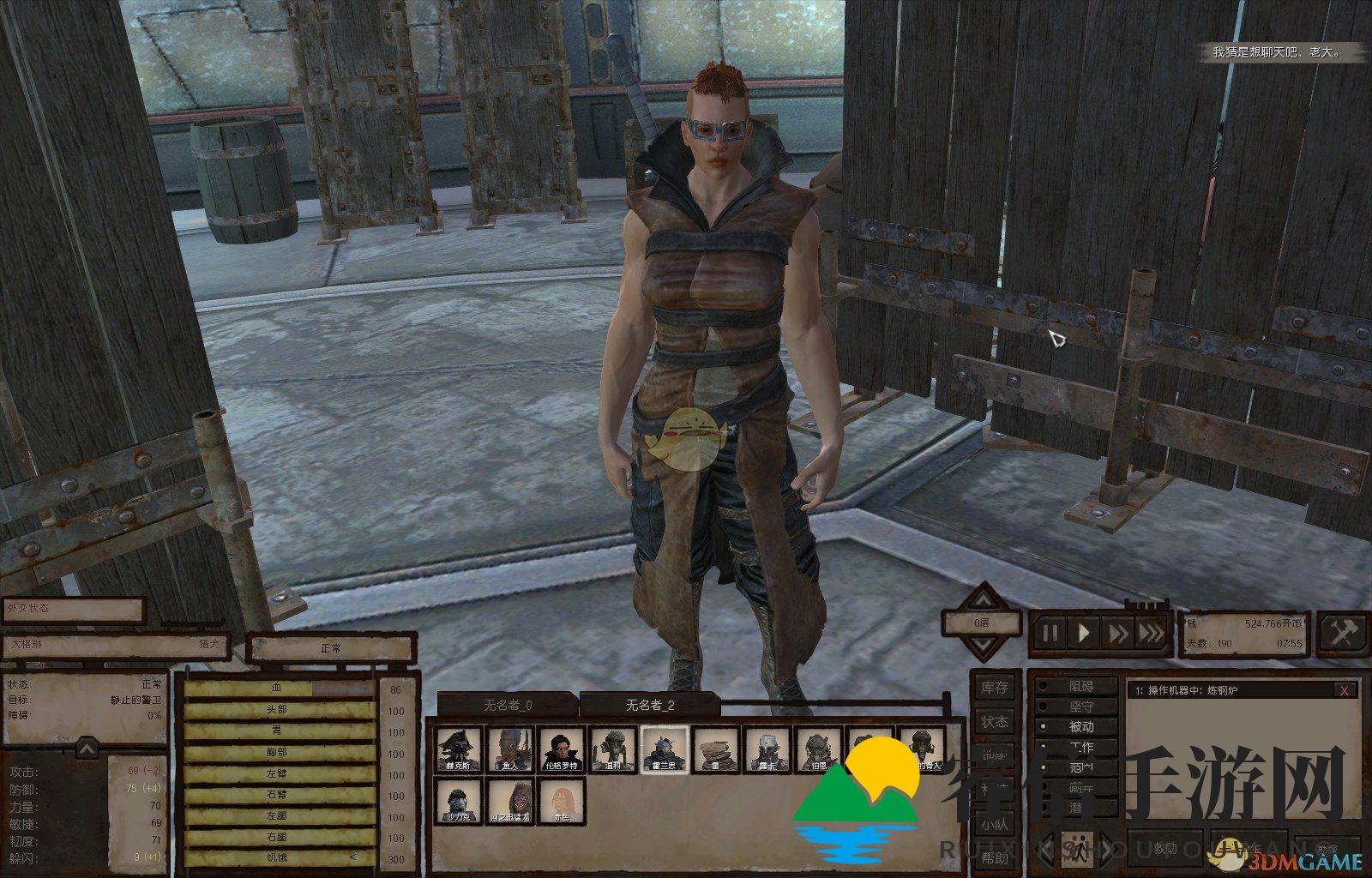Collapse the character stats panel arrow
The width and height of the screenshot is (1372, 878).
(87, 750)
